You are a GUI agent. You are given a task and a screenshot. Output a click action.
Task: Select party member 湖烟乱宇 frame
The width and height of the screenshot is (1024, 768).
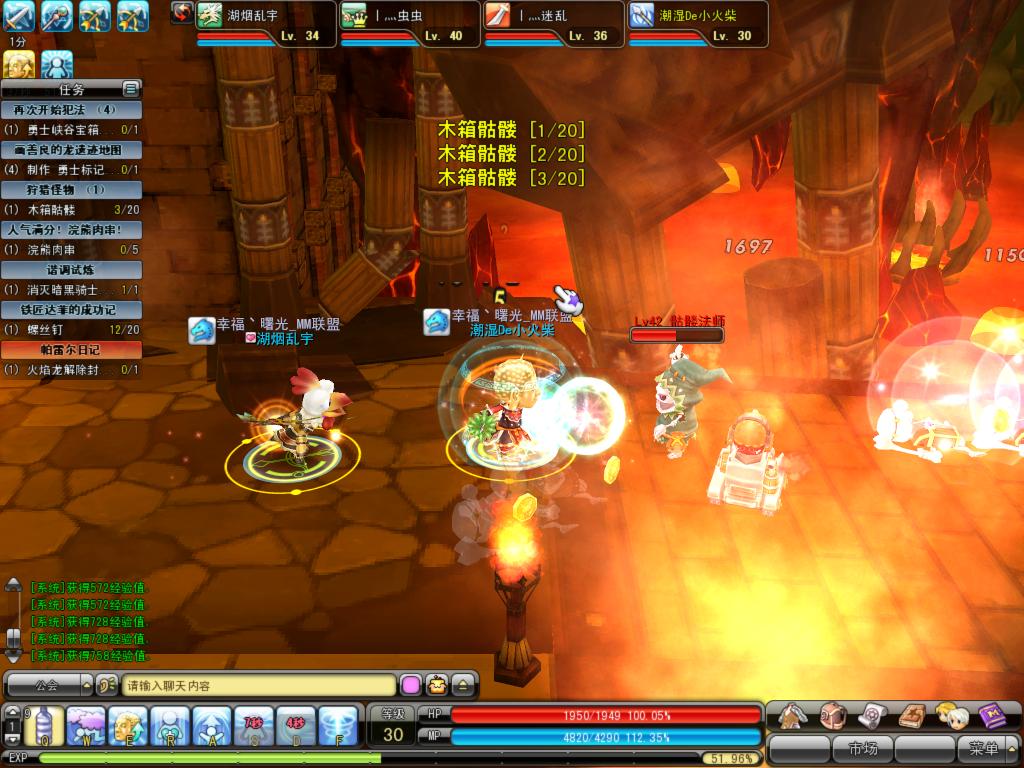(x=266, y=24)
